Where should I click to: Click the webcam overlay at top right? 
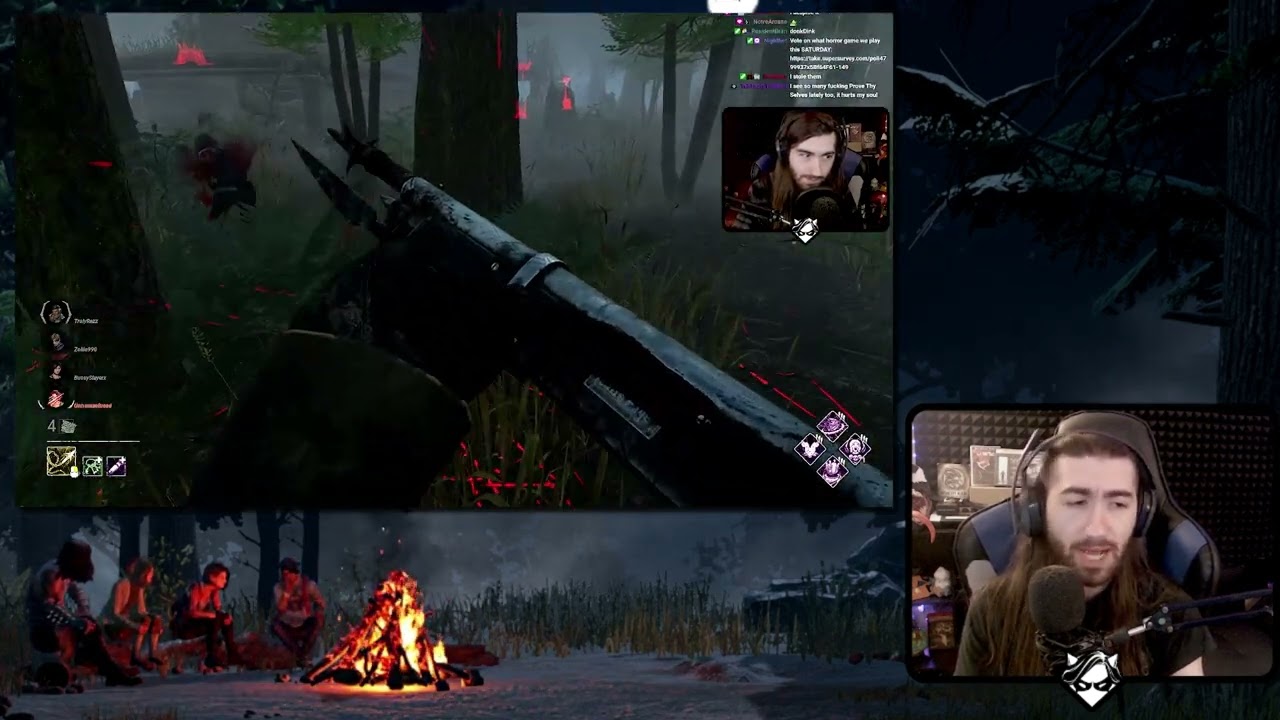pyautogui.click(x=805, y=170)
